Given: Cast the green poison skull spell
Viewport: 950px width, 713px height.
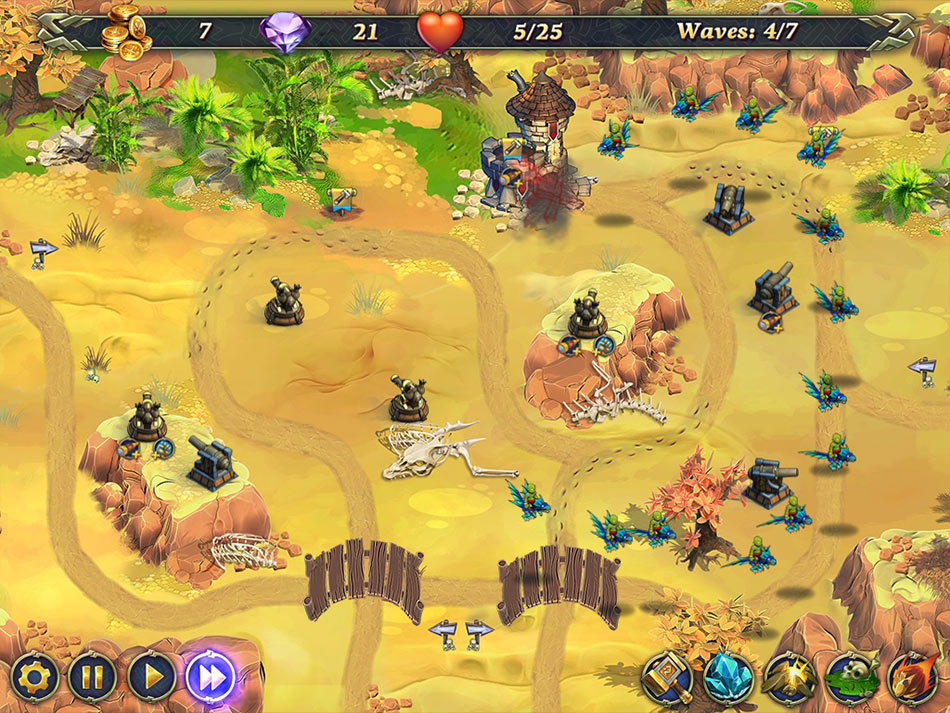Looking at the screenshot, I should click(x=849, y=679).
